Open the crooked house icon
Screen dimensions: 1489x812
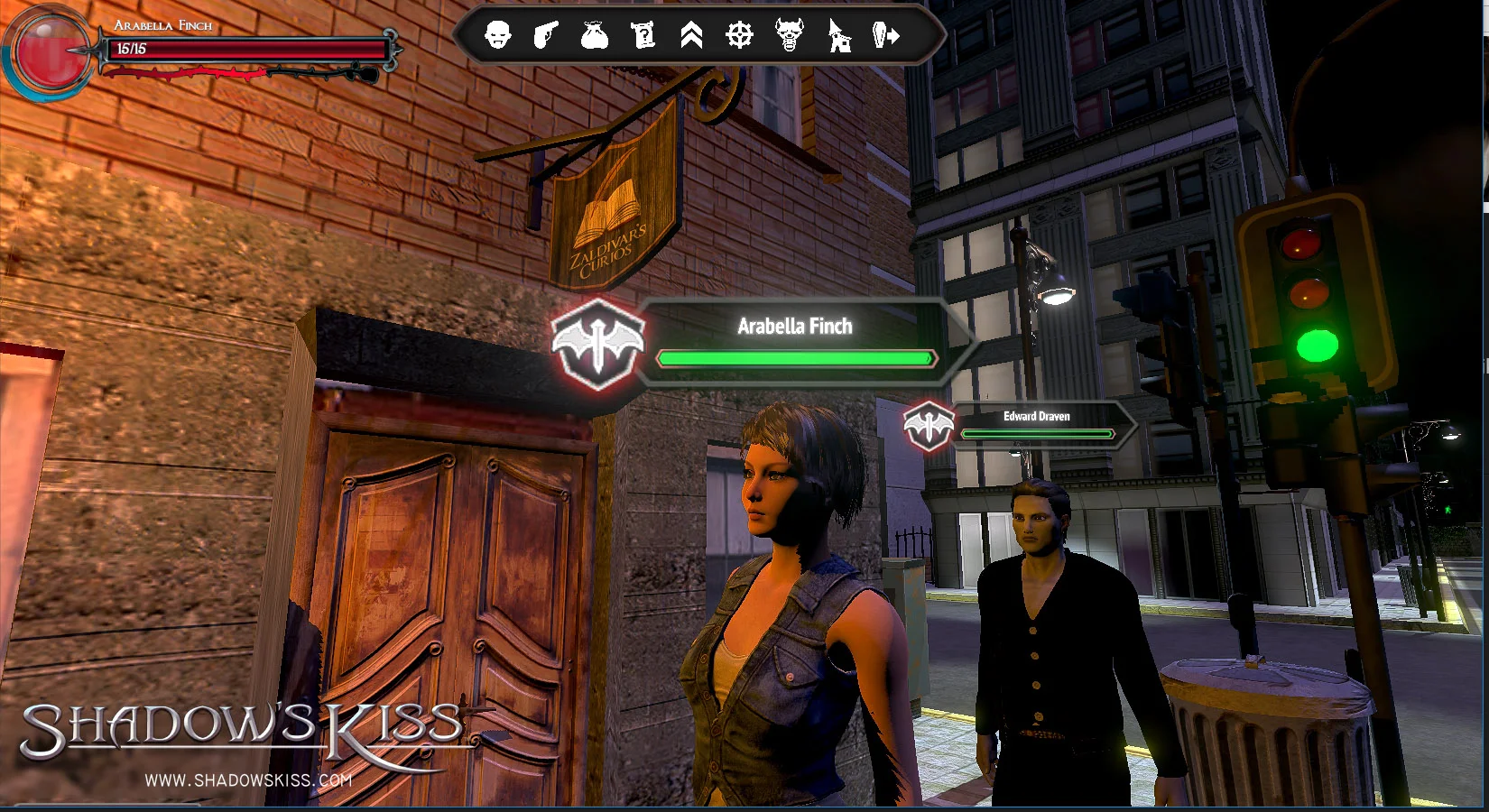point(839,35)
